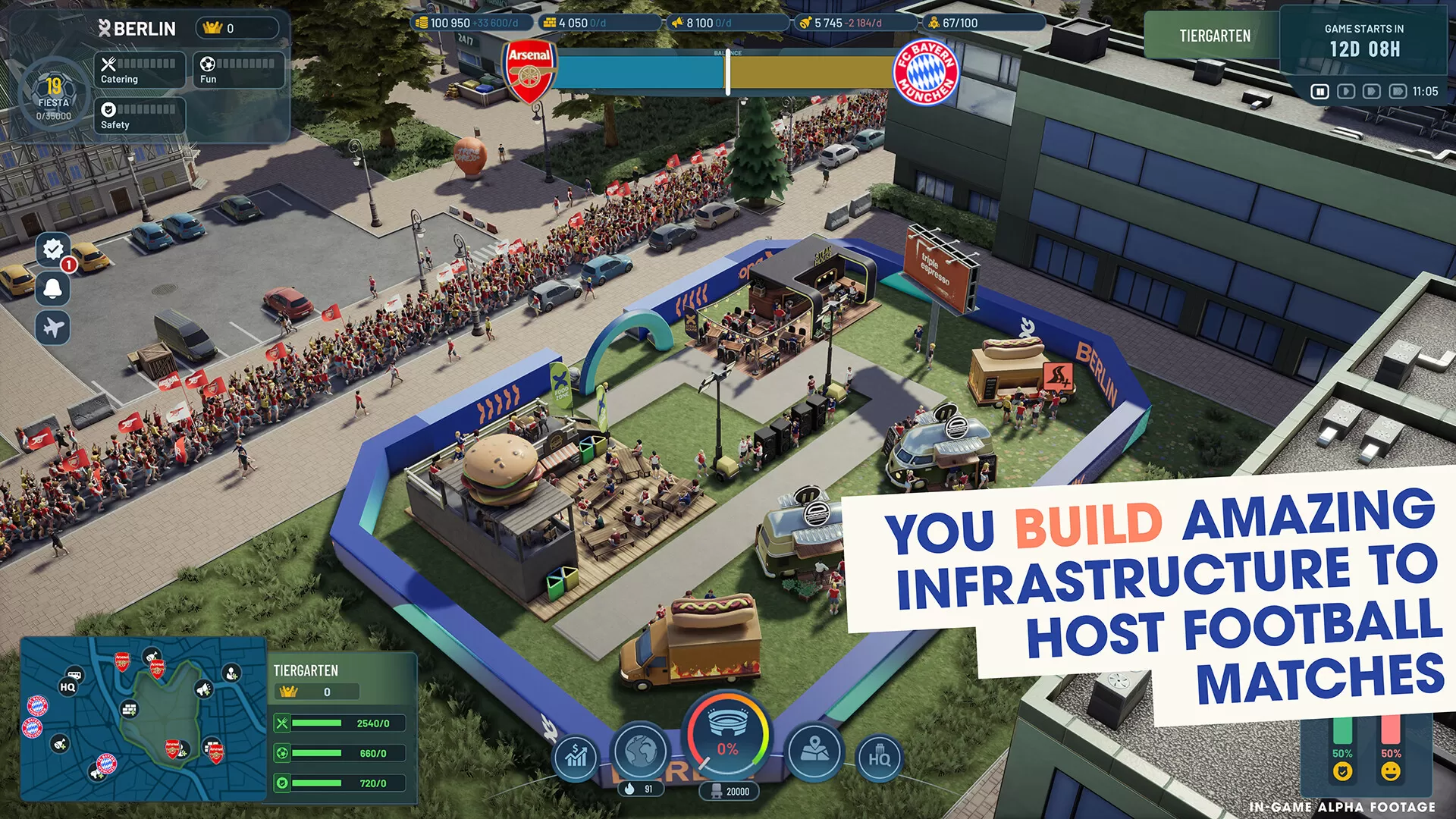
Task: Switch to normal play speed
Action: coord(1345,91)
